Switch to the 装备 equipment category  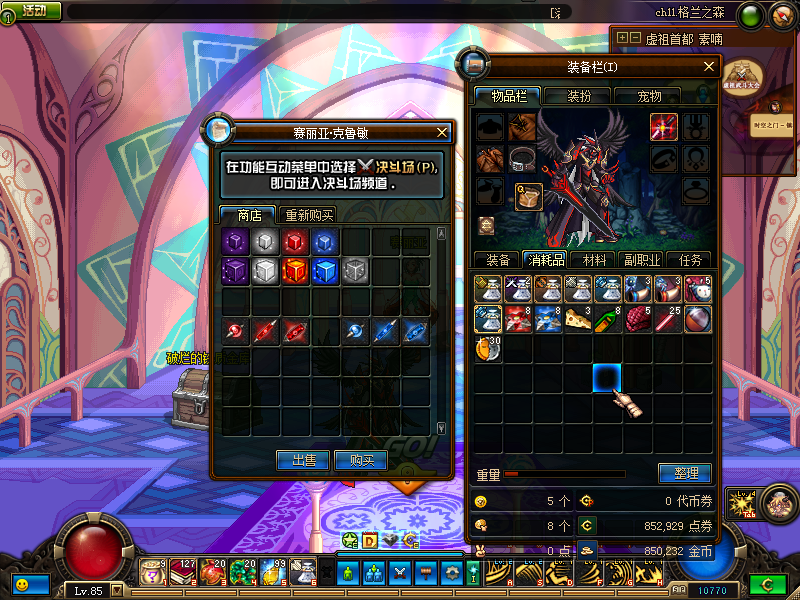click(497, 260)
